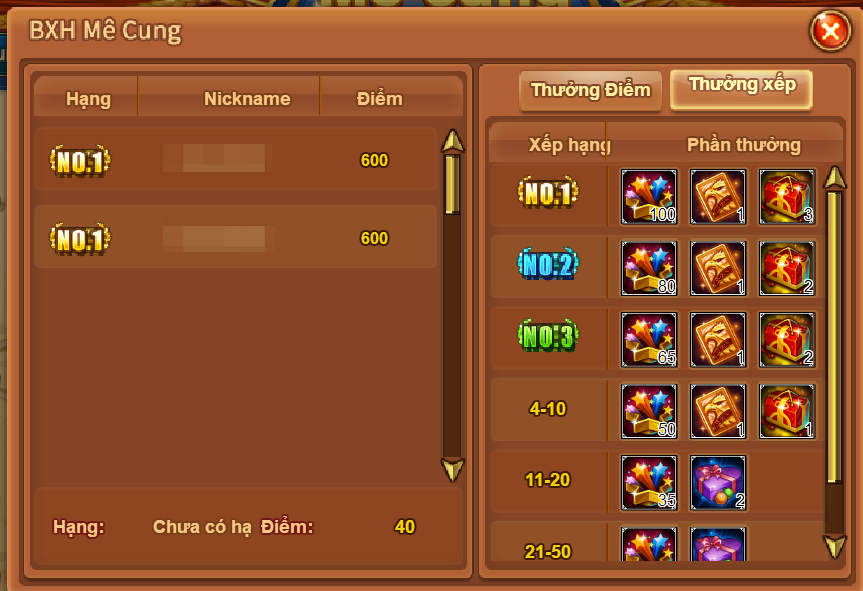The height and width of the screenshot is (591, 863).
Task: Select the 11-20 rank fireworks box showing 35
Action: click(x=650, y=482)
